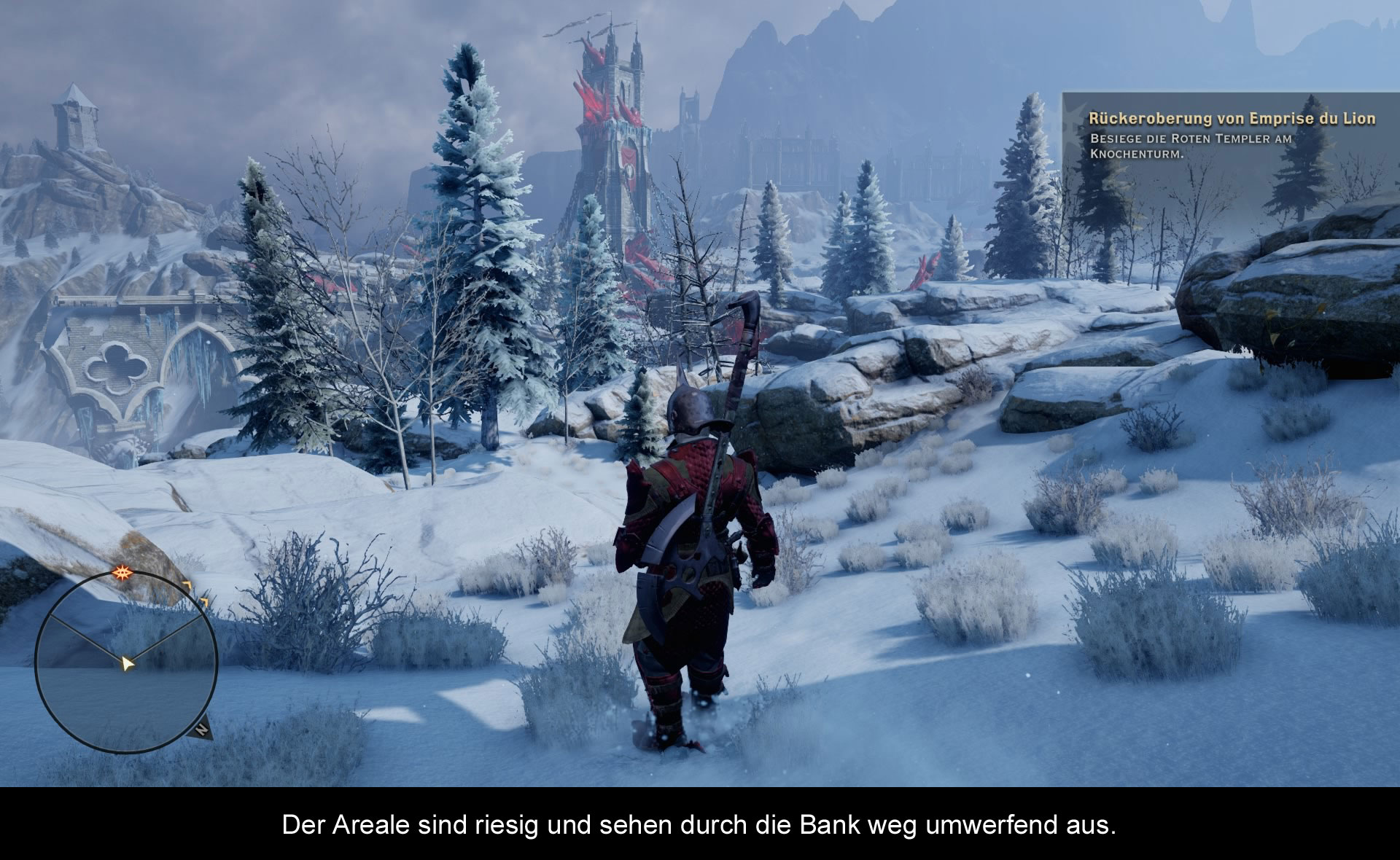The height and width of the screenshot is (860, 1400).
Task: Open the Rückeroberung von Emprise du Lion quest tracker
Action: [x=1231, y=119]
